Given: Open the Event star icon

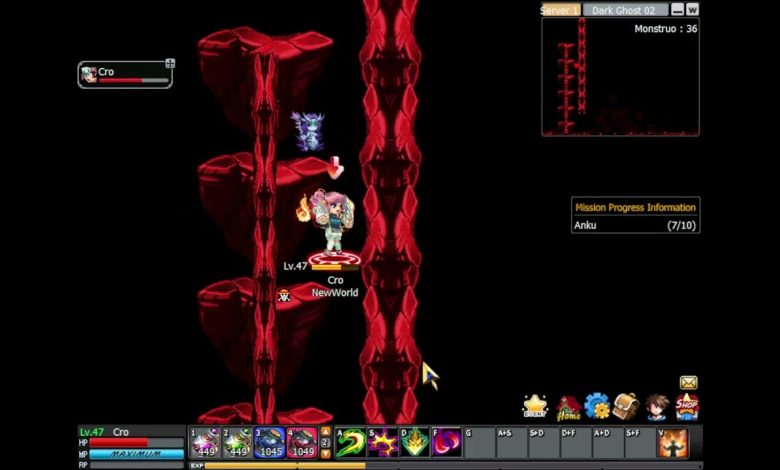Looking at the screenshot, I should [535, 407].
